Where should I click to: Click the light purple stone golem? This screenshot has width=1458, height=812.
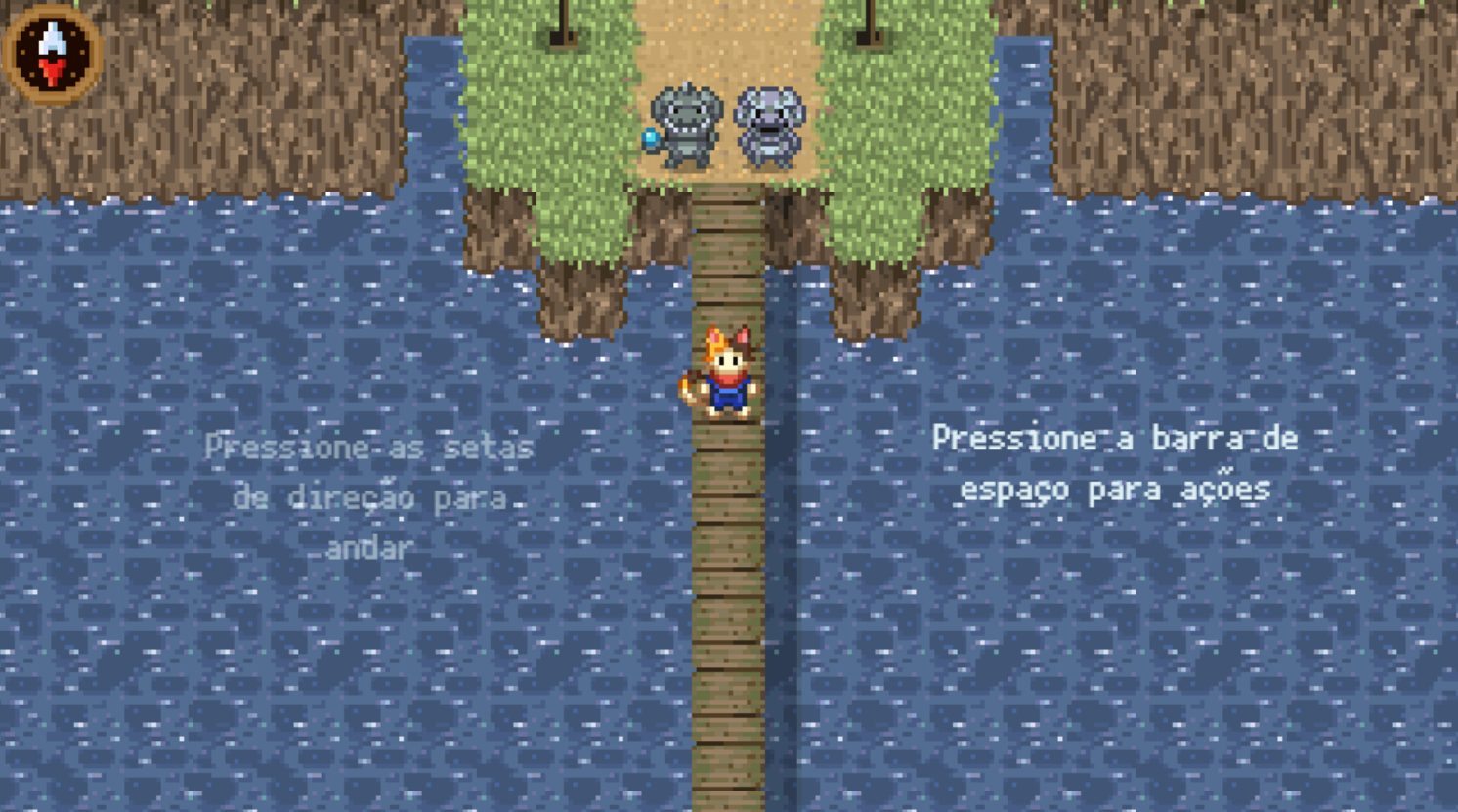(x=767, y=122)
